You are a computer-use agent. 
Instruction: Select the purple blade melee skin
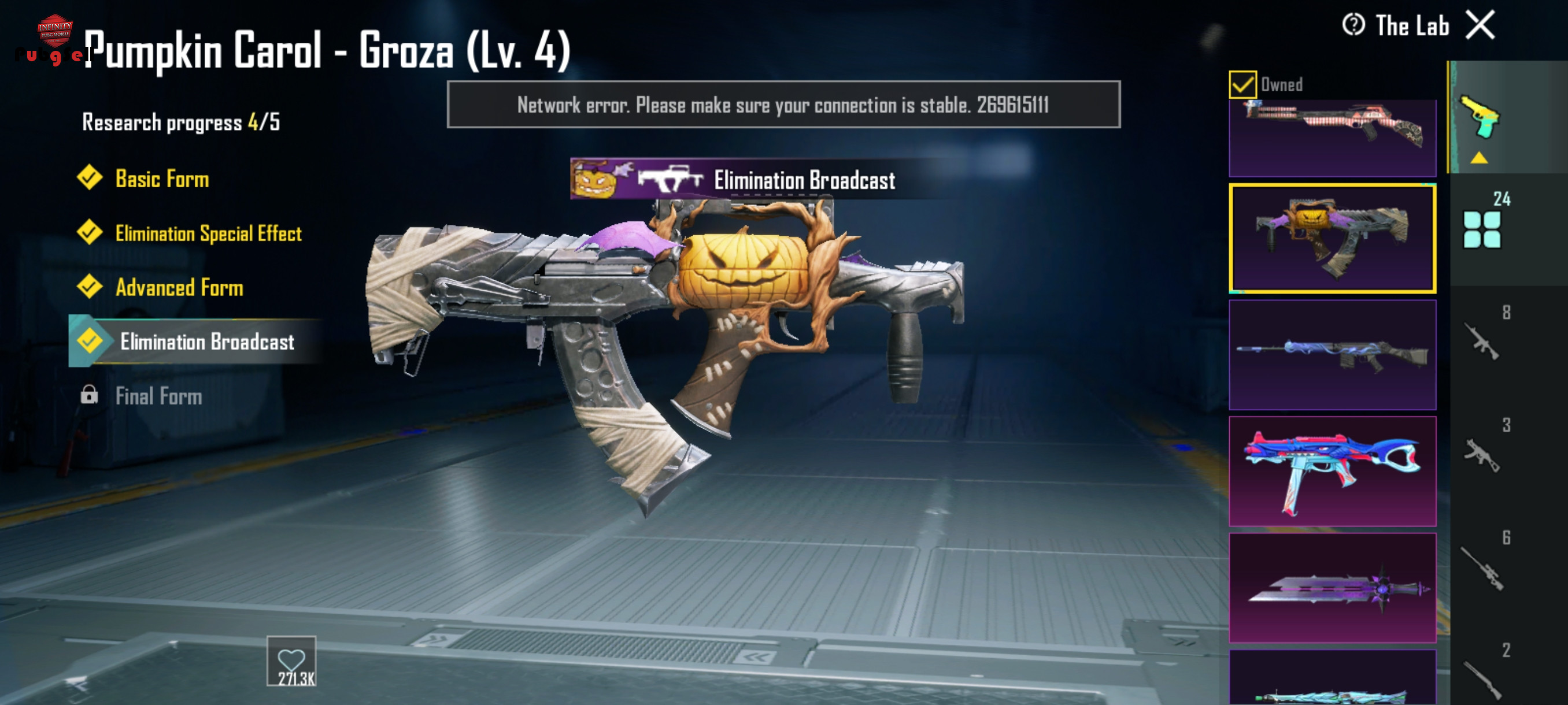[1332, 588]
